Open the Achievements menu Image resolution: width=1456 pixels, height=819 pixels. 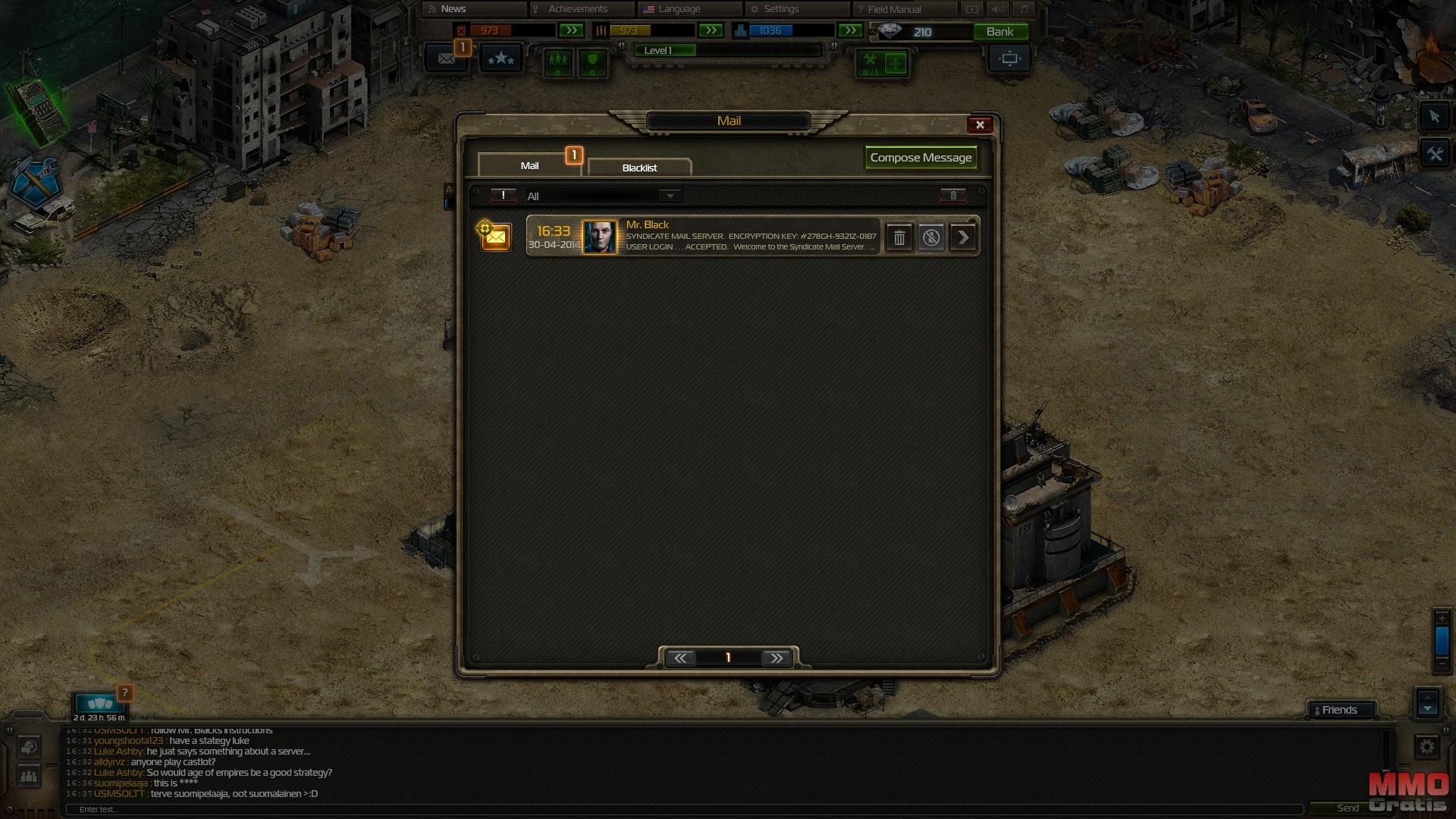[x=578, y=9]
